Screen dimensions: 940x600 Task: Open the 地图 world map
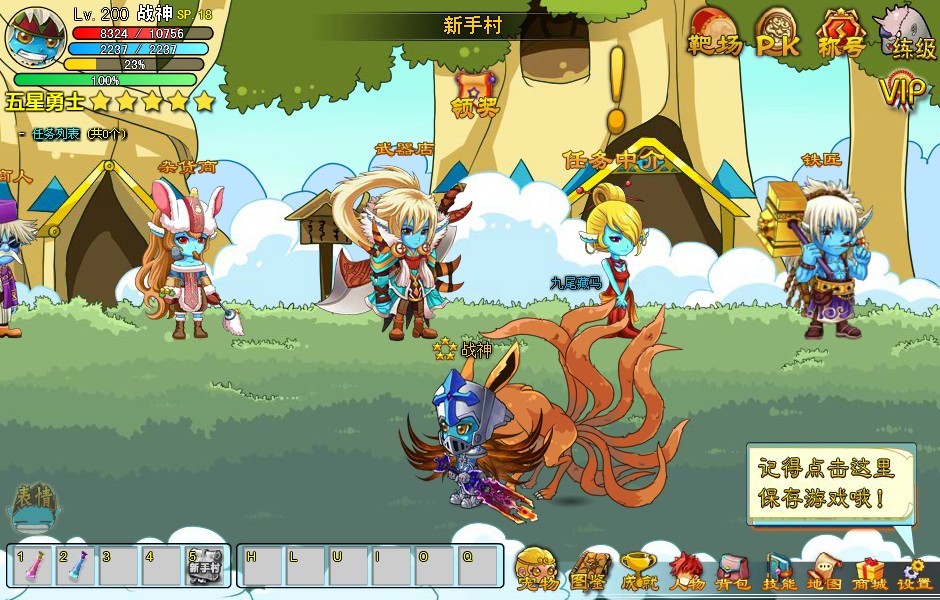(x=824, y=571)
